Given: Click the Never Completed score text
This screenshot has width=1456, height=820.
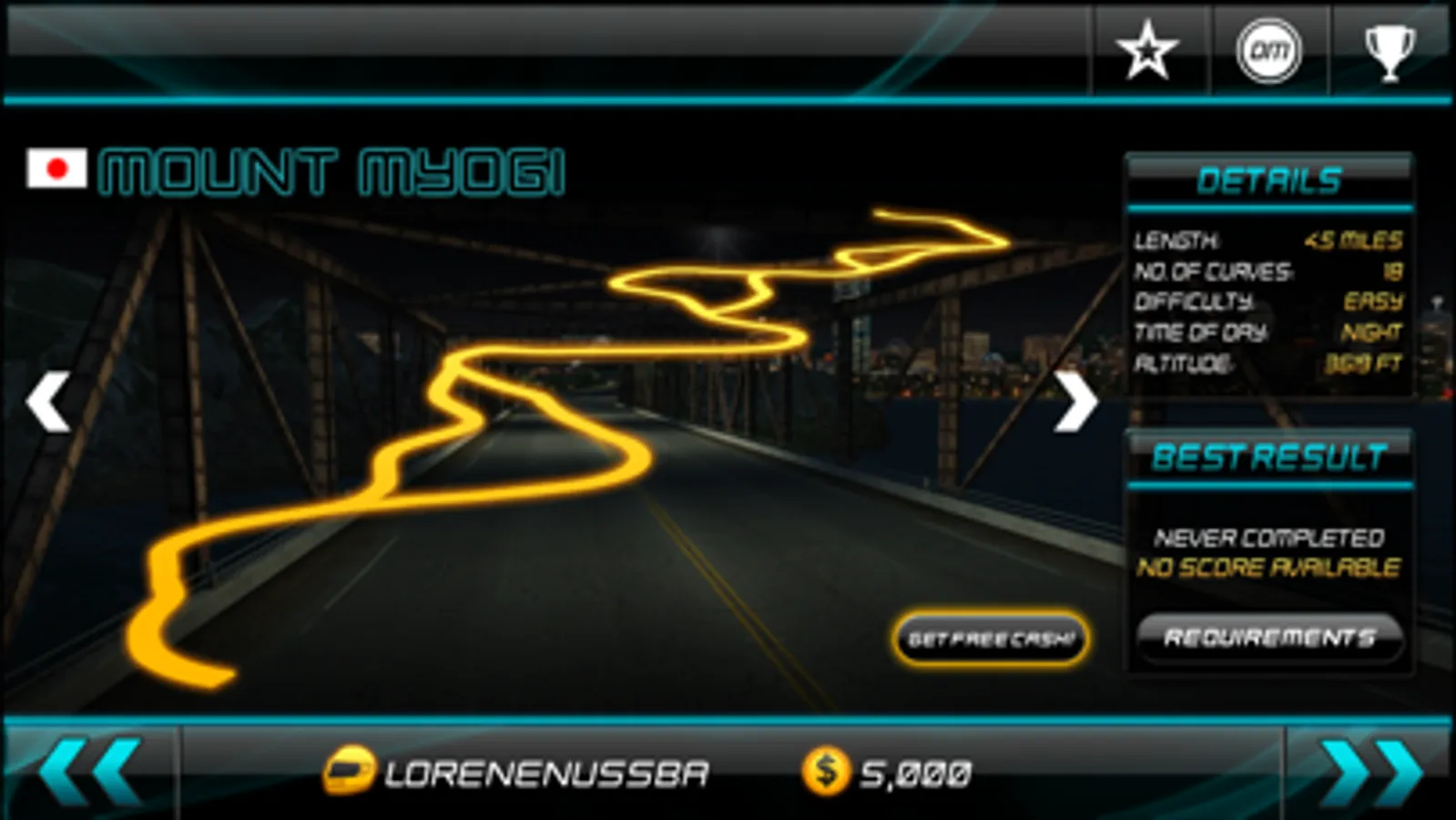Looking at the screenshot, I should click(x=1268, y=538).
